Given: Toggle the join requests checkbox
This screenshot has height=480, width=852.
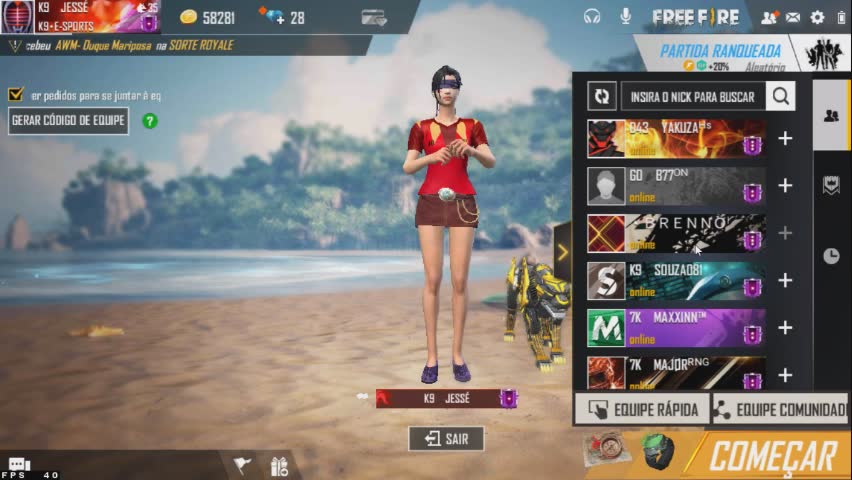Looking at the screenshot, I should click(15, 95).
